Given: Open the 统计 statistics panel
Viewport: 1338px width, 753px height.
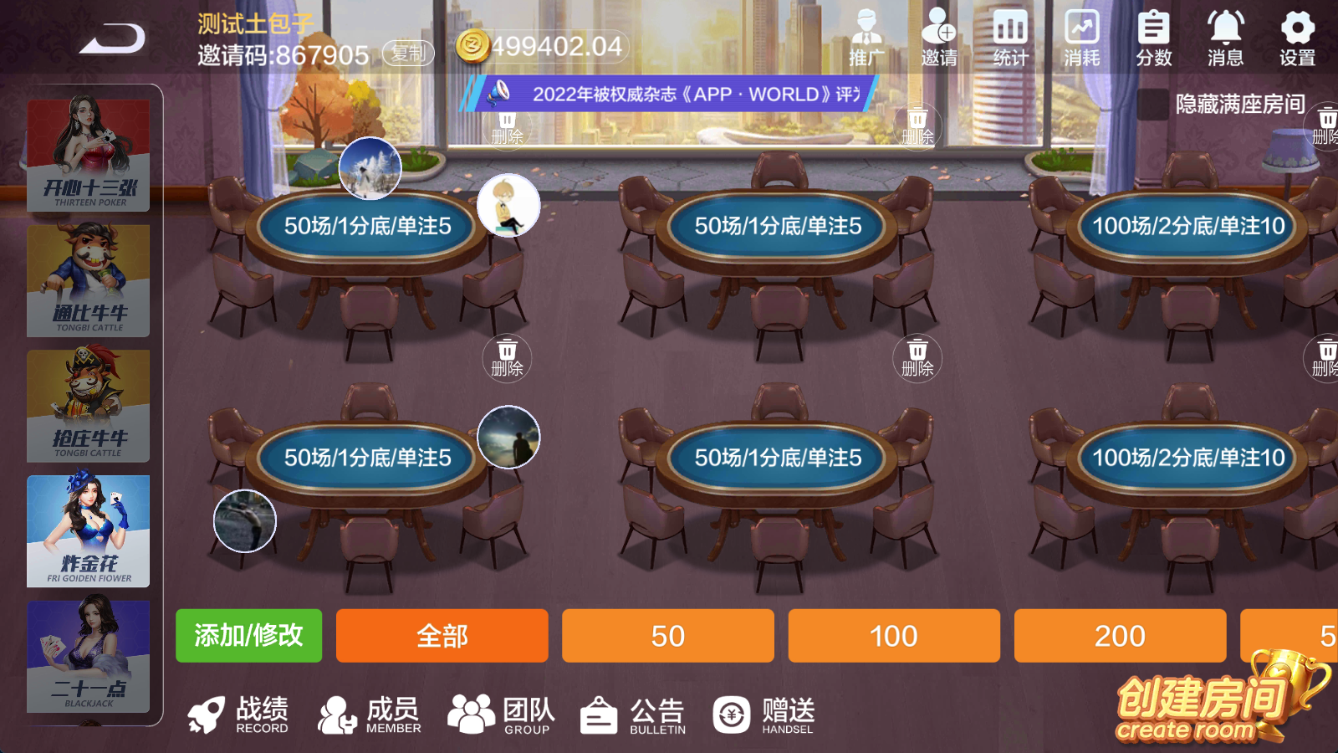Looking at the screenshot, I should click(1010, 36).
